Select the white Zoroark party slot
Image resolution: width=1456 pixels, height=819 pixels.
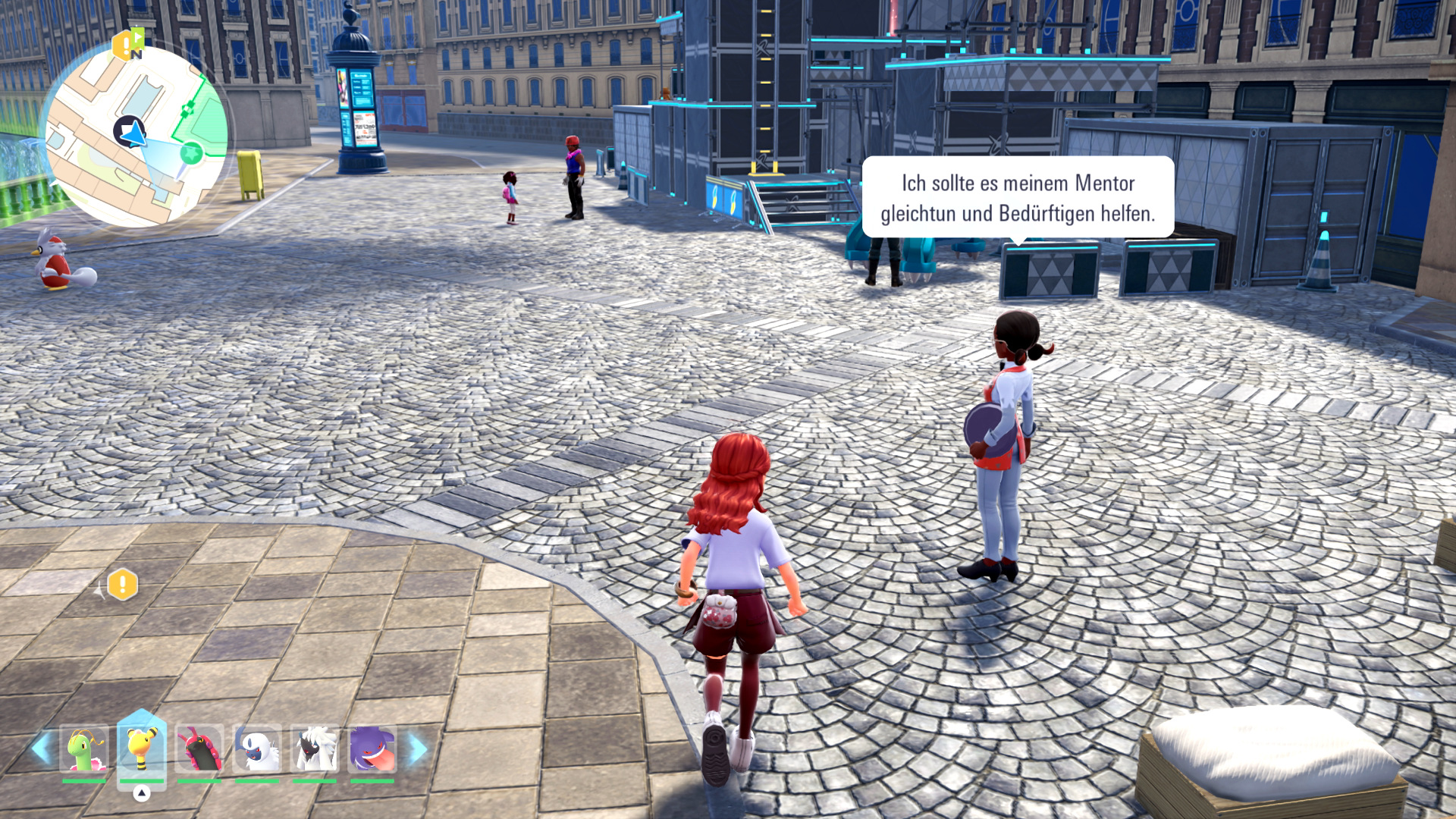(x=315, y=749)
